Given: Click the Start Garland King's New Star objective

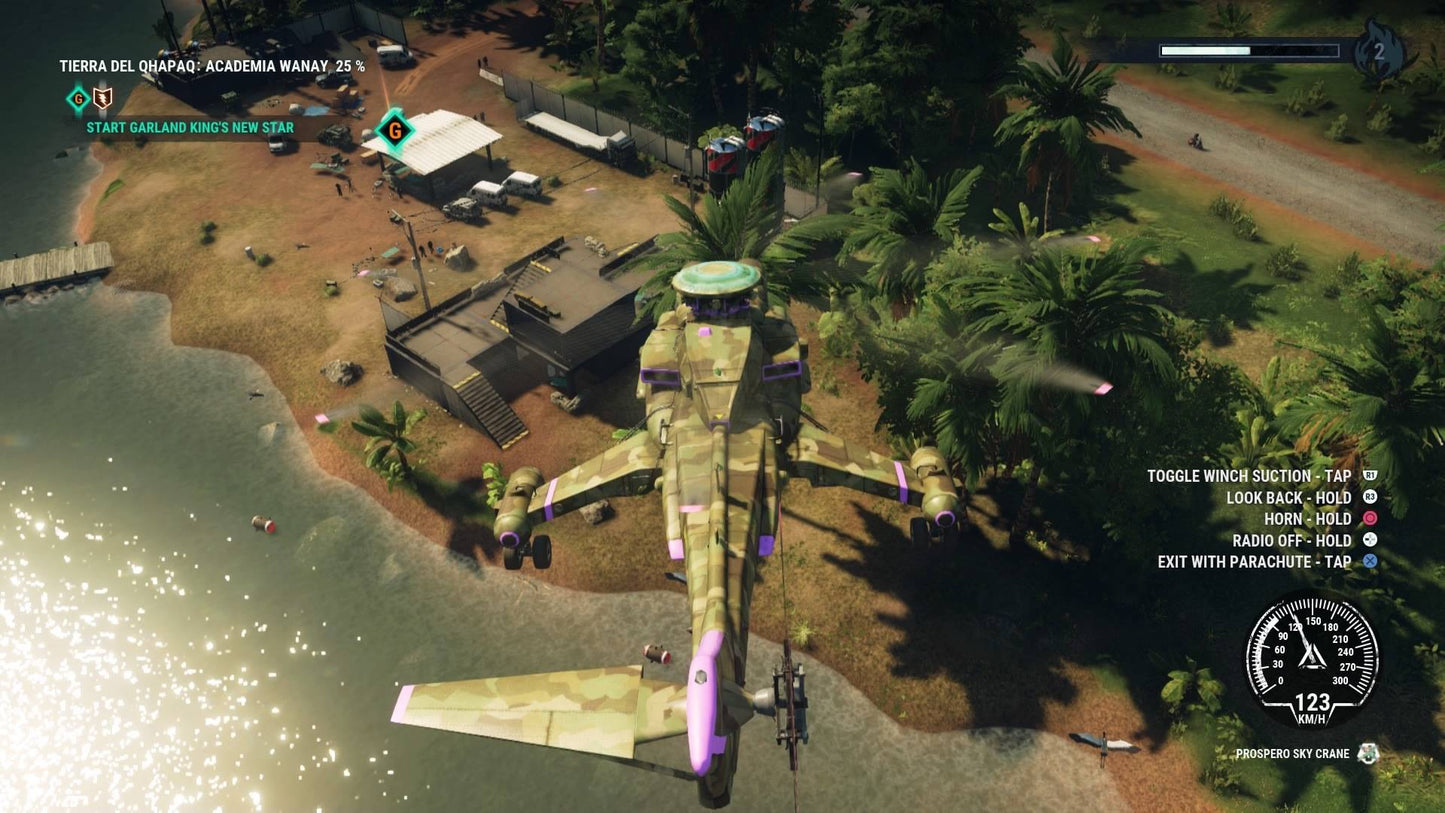Looking at the screenshot, I should point(190,128).
